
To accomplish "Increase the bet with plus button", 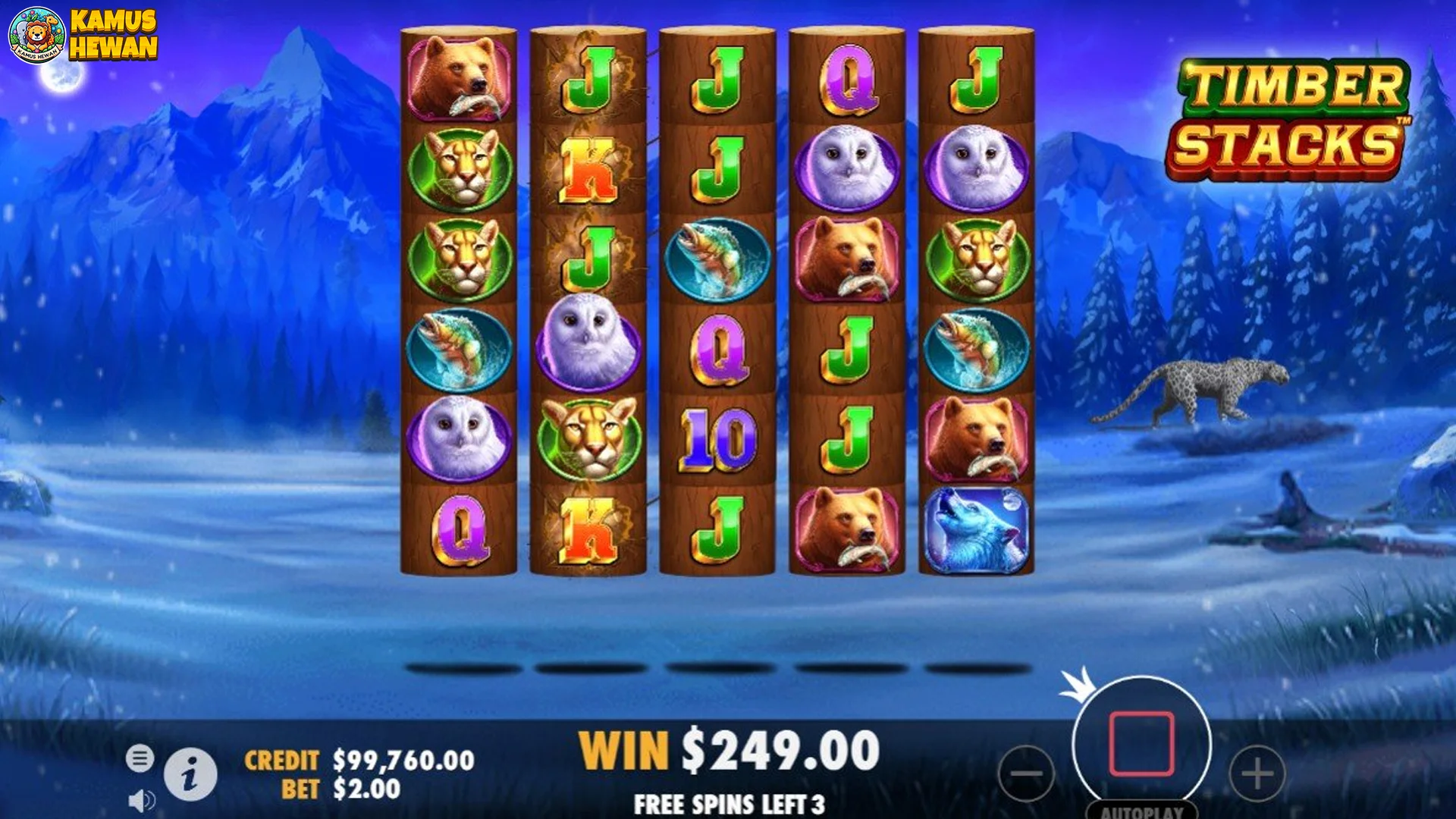I will click(1257, 774).
